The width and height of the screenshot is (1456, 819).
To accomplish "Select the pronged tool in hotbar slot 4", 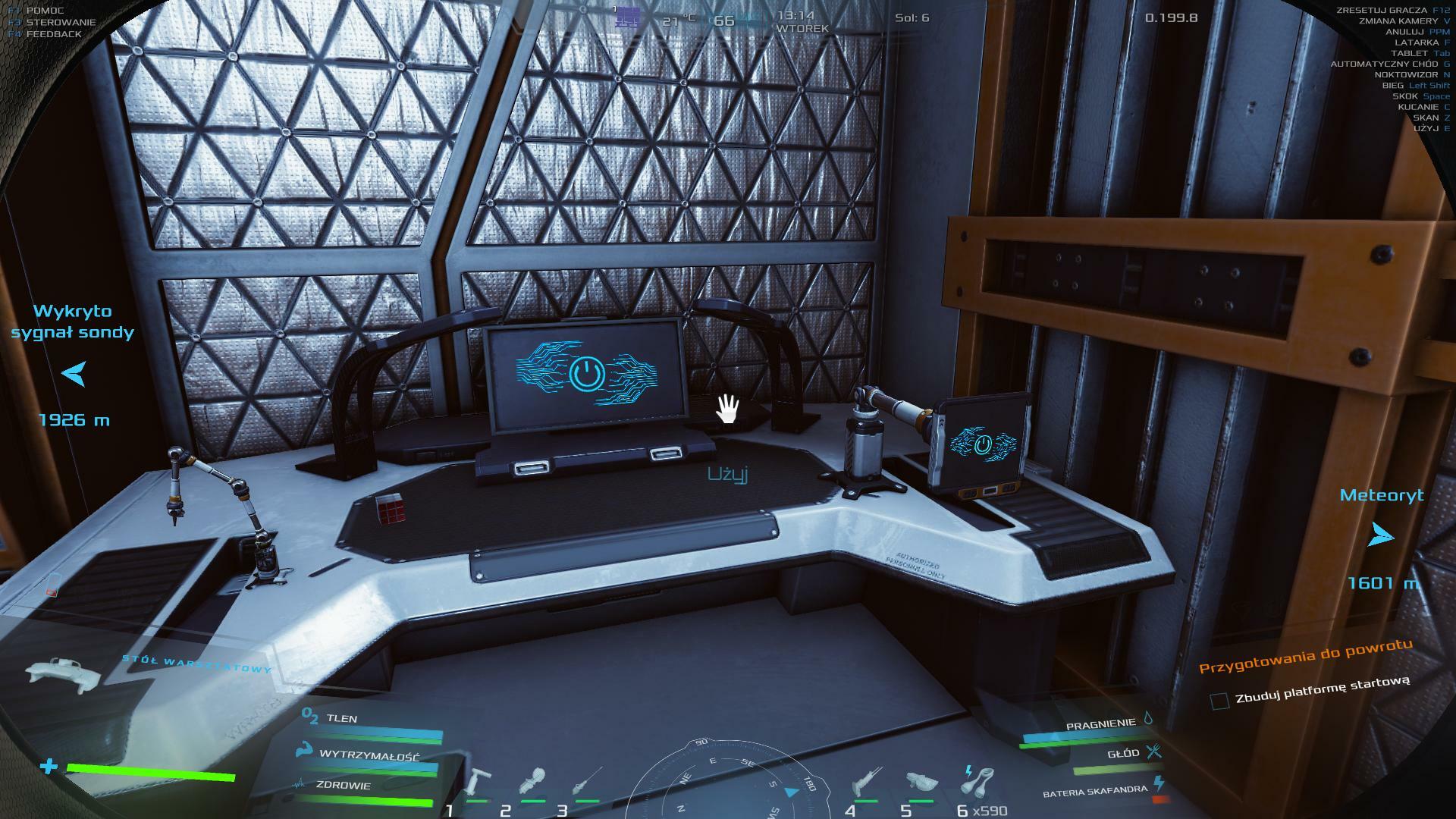I will coord(864,781).
